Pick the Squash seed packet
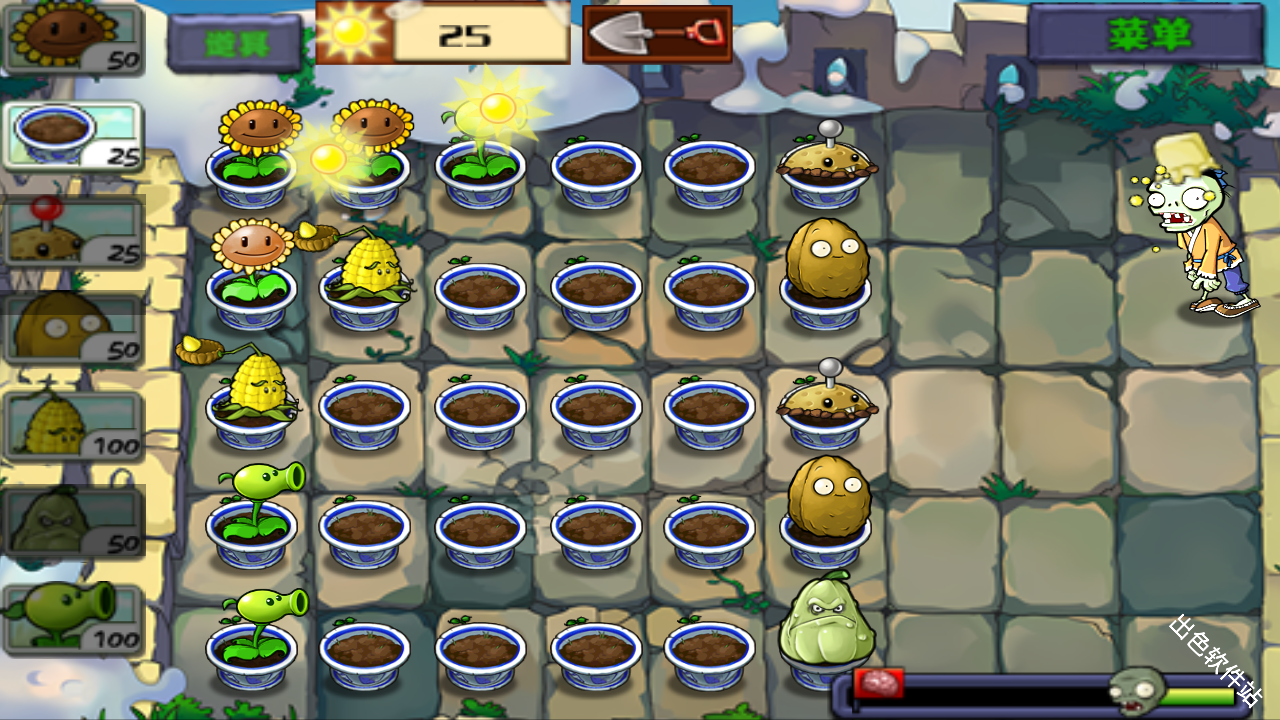 [73, 520]
